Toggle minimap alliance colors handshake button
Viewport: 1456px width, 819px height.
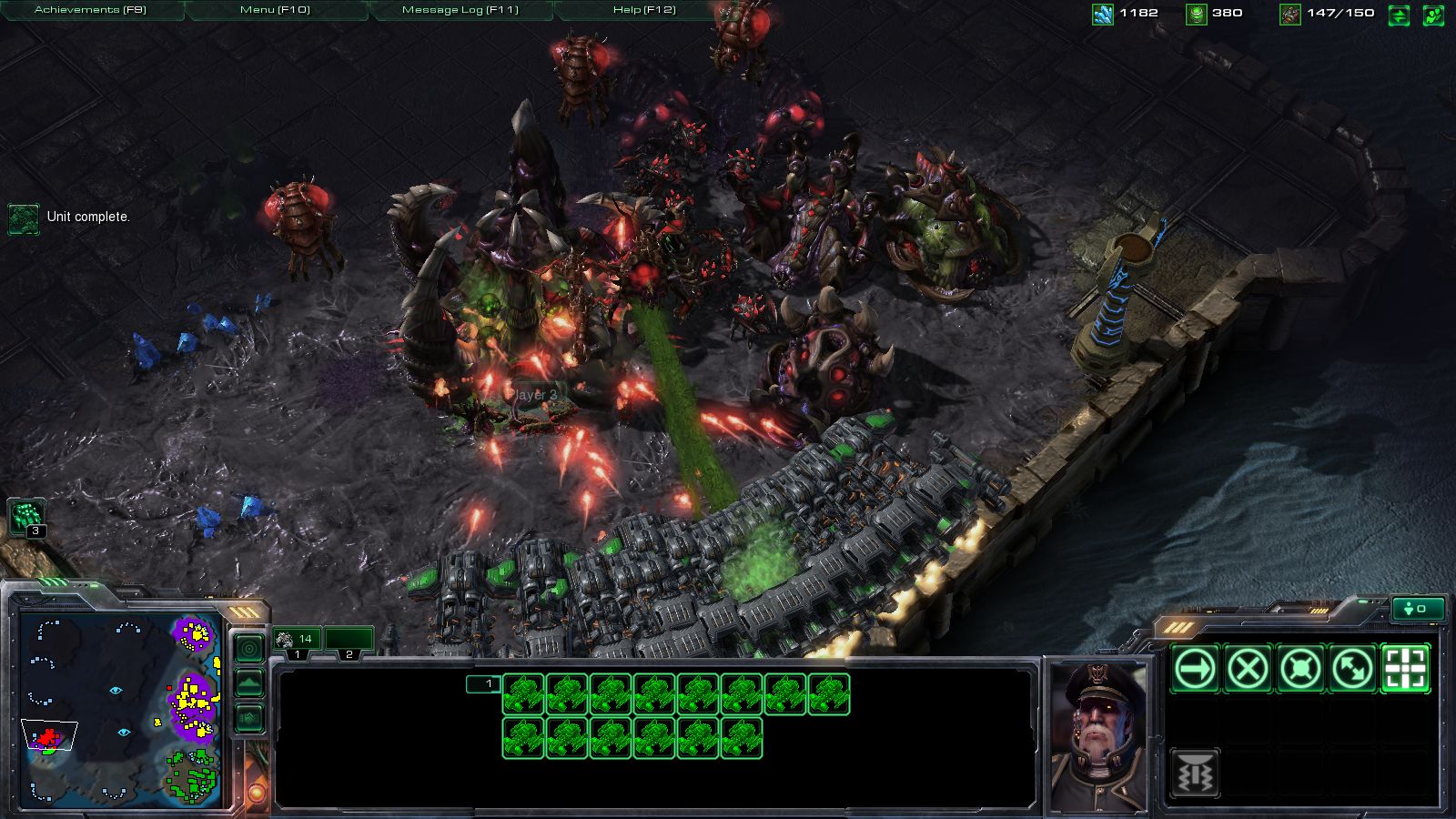(249, 719)
